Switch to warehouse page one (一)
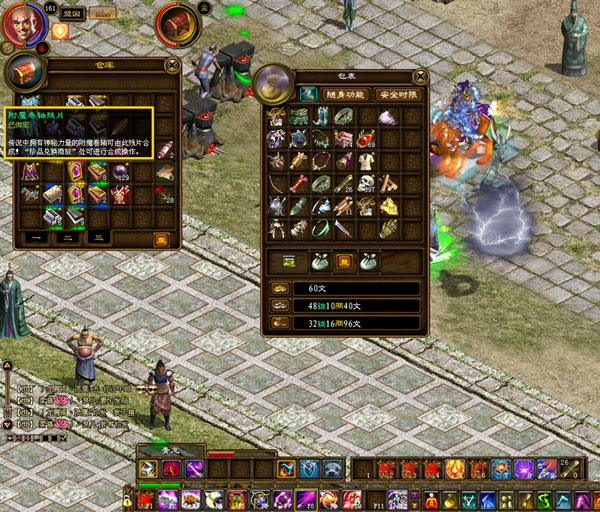Screen dimensions: 600x512 pos(34,238)
